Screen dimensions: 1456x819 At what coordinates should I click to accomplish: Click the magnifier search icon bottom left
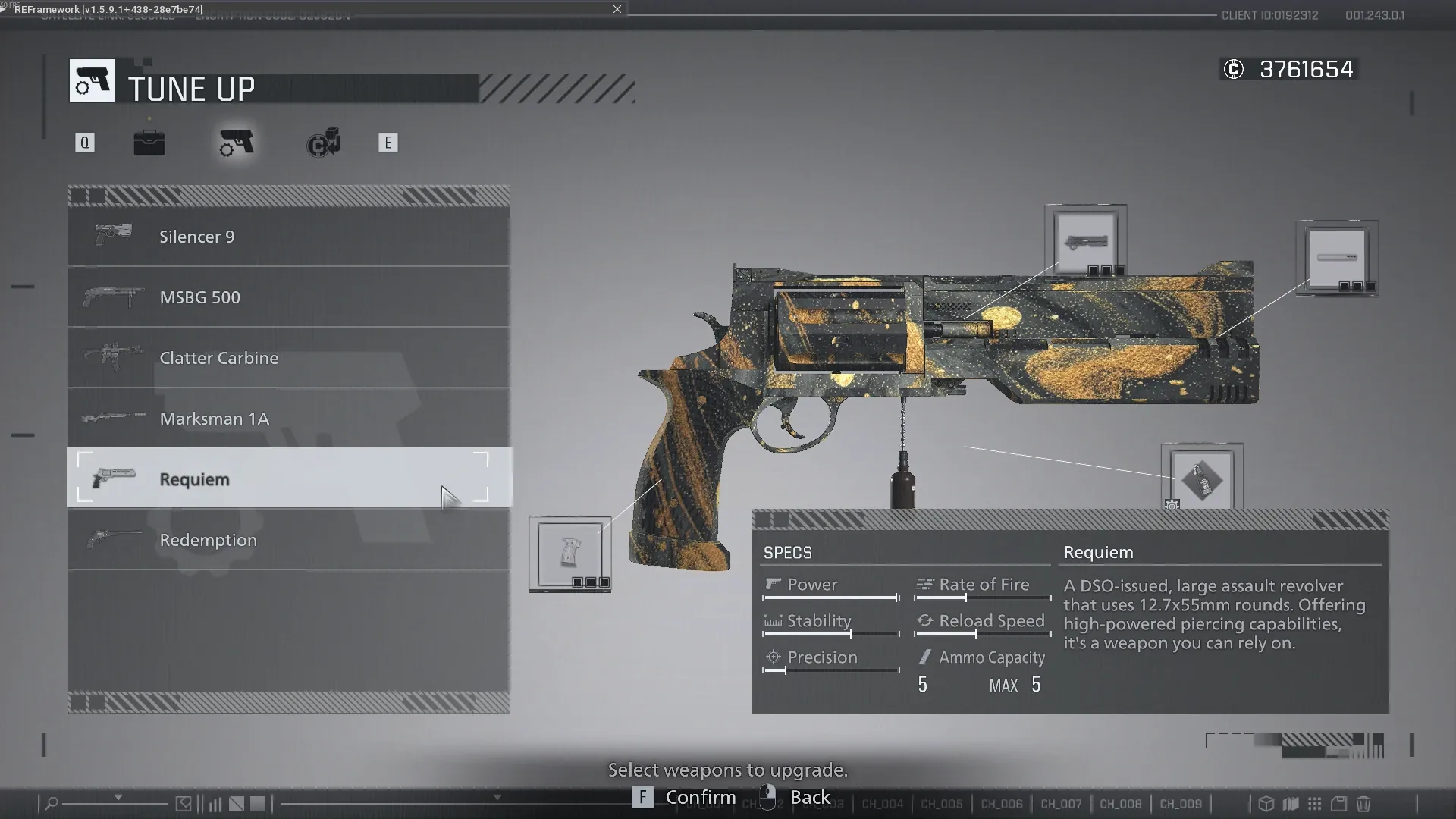(x=52, y=803)
